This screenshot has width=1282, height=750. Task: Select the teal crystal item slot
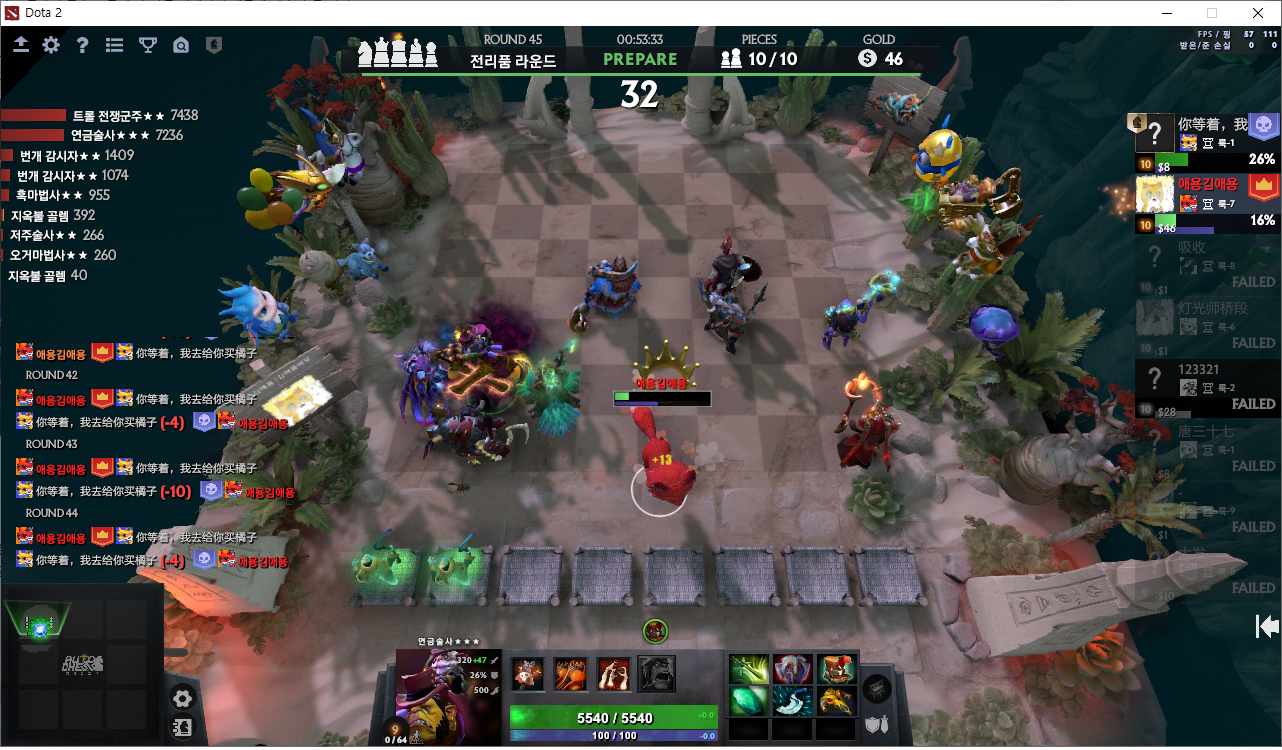[x=747, y=701]
